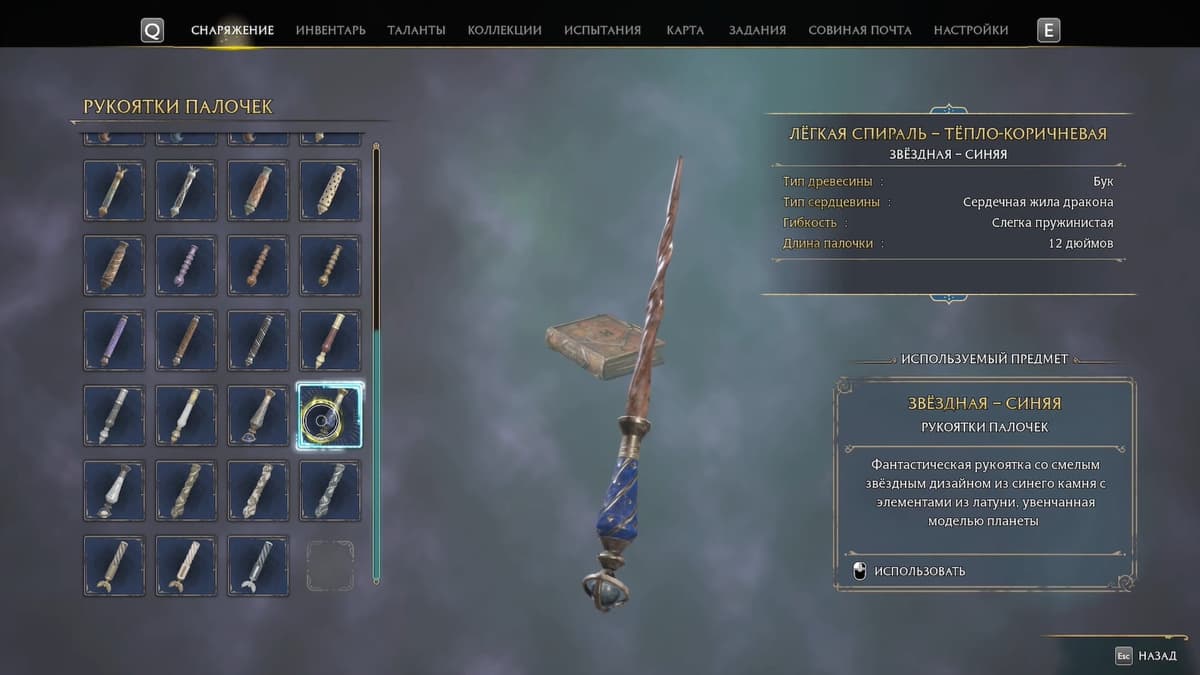Select the smooth lavender wand handle

pyautogui.click(x=114, y=340)
